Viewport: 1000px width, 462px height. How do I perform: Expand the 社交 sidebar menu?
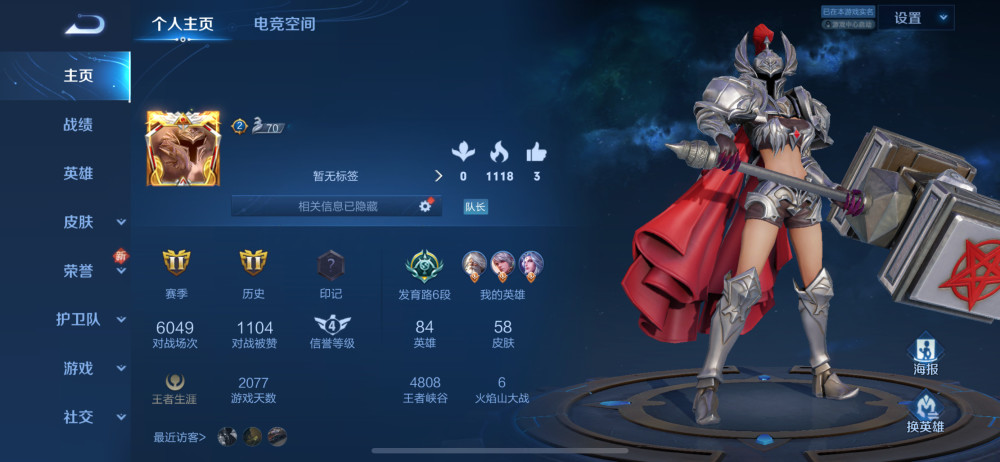point(90,417)
